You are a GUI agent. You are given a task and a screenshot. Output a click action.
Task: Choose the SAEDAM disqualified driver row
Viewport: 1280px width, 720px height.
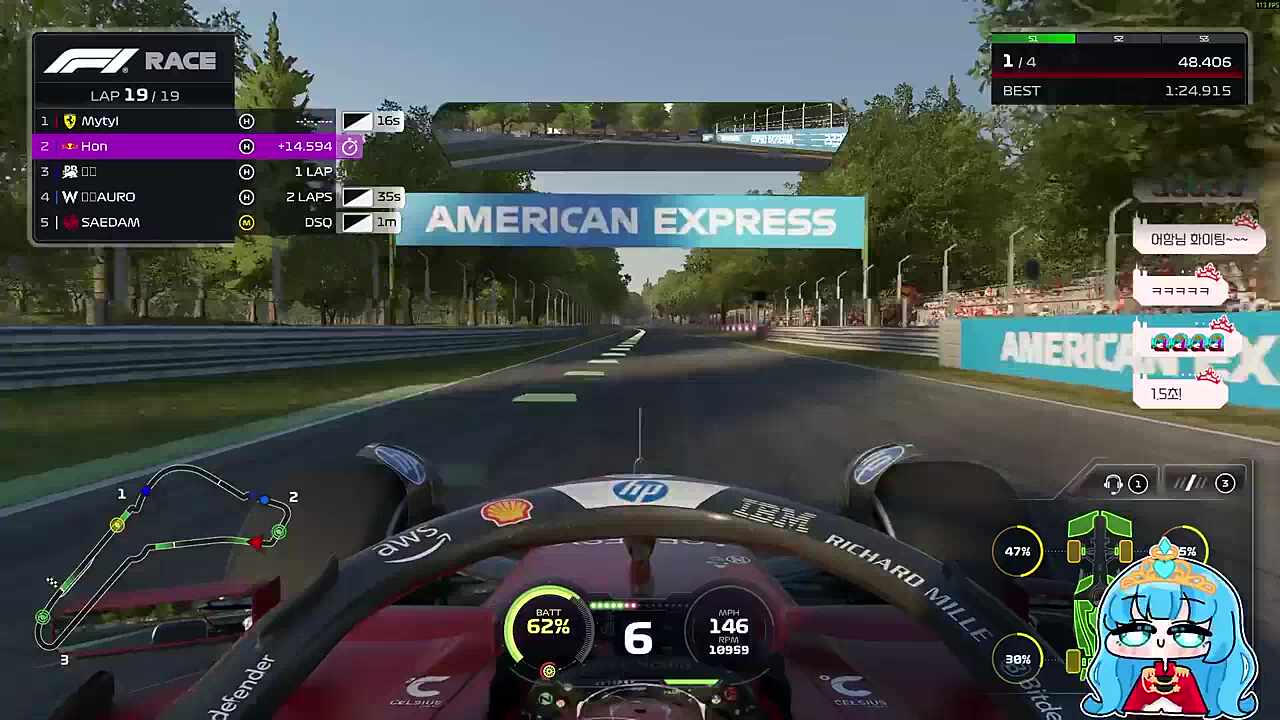tap(135, 222)
